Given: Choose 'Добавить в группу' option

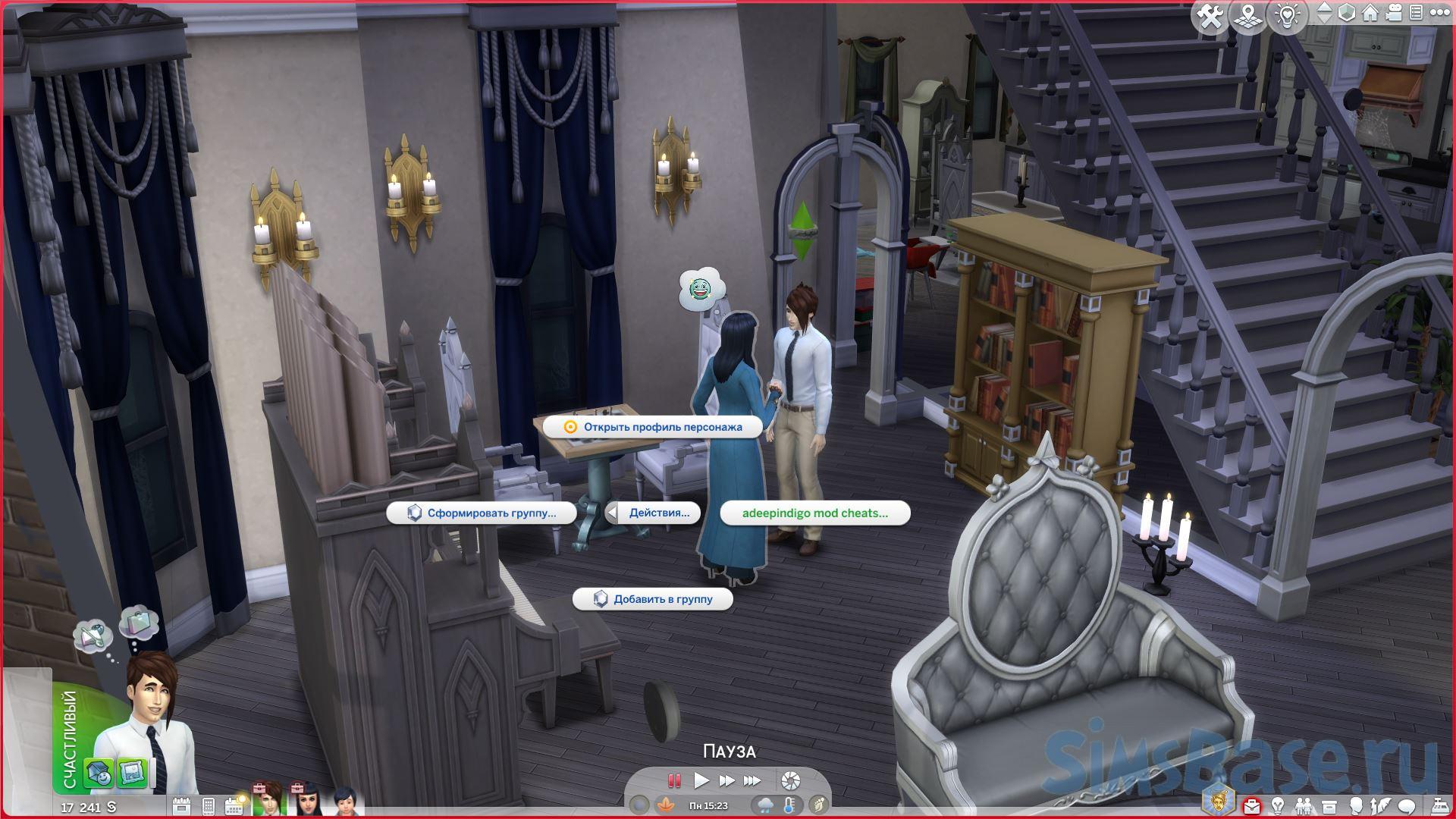Looking at the screenshot, I should coord(653,599).
